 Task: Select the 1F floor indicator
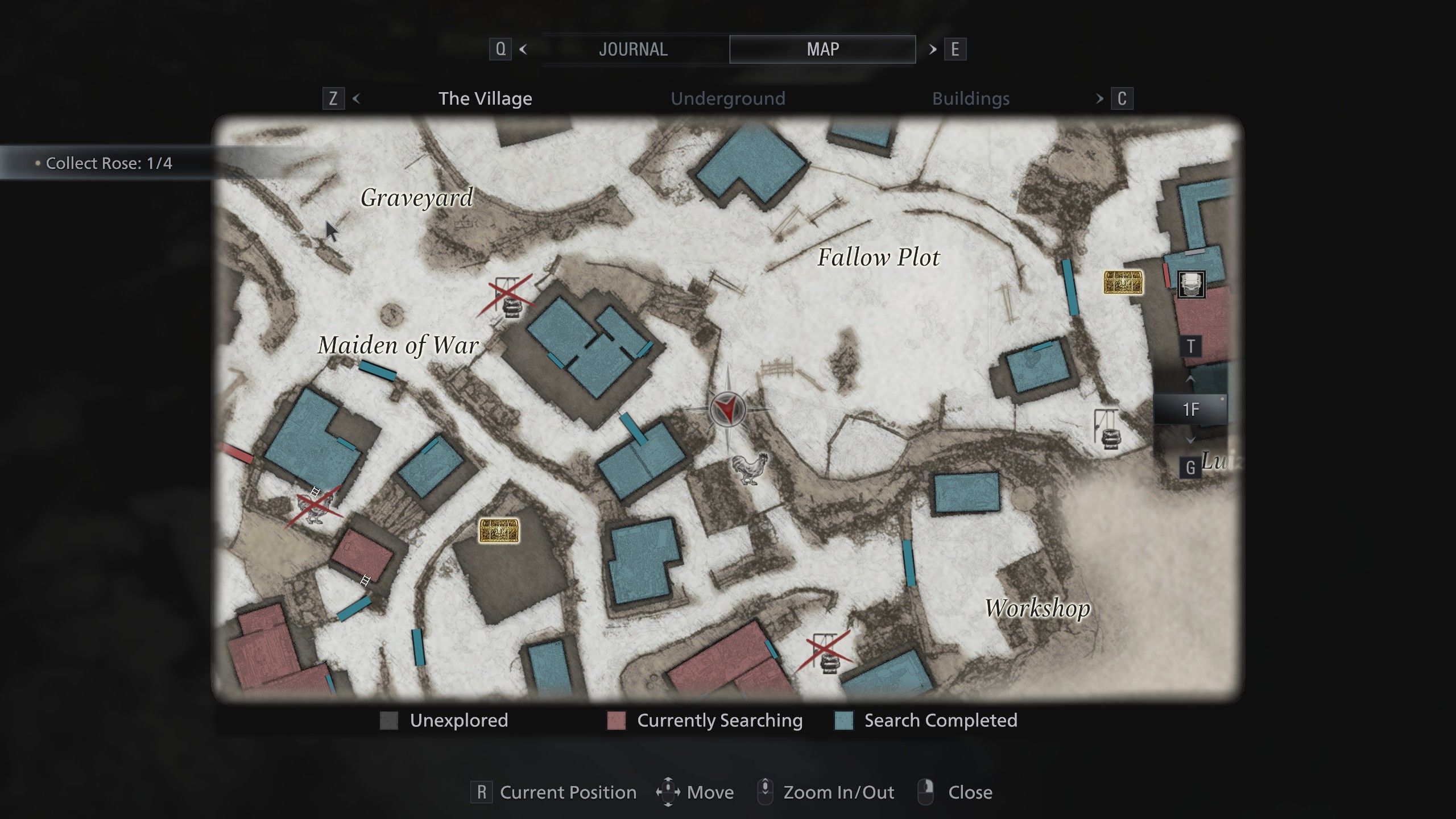(x=1190, y=409)
